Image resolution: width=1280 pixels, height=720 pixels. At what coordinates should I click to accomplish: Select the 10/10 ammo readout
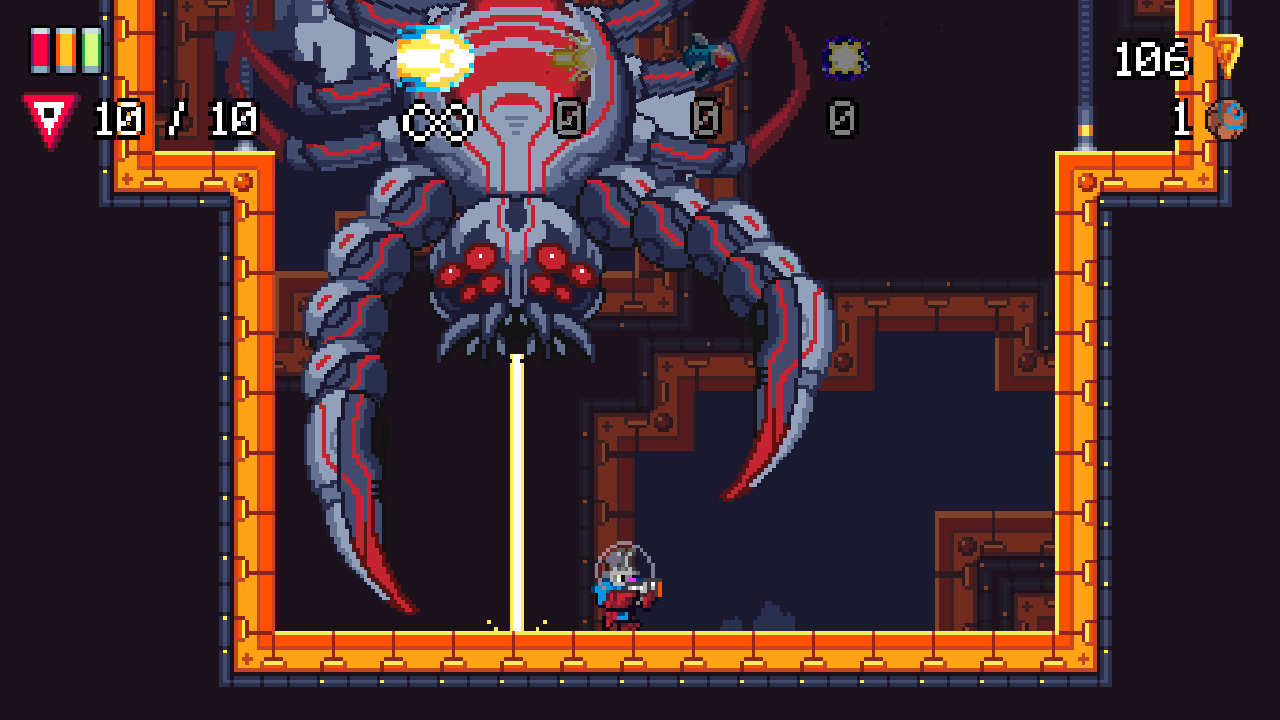(x=173, y=118)
